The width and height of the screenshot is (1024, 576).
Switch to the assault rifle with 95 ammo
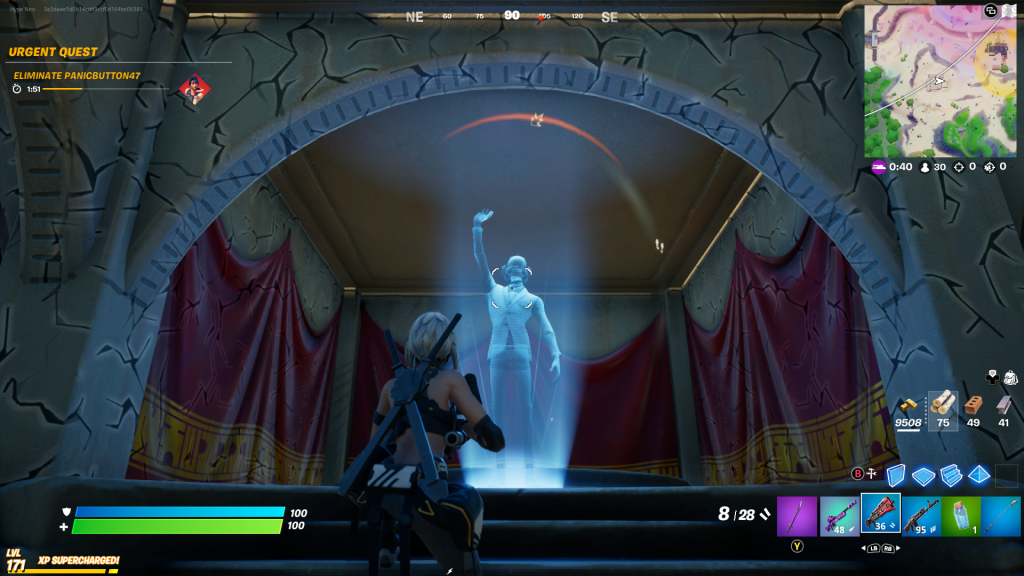(921, 515)
